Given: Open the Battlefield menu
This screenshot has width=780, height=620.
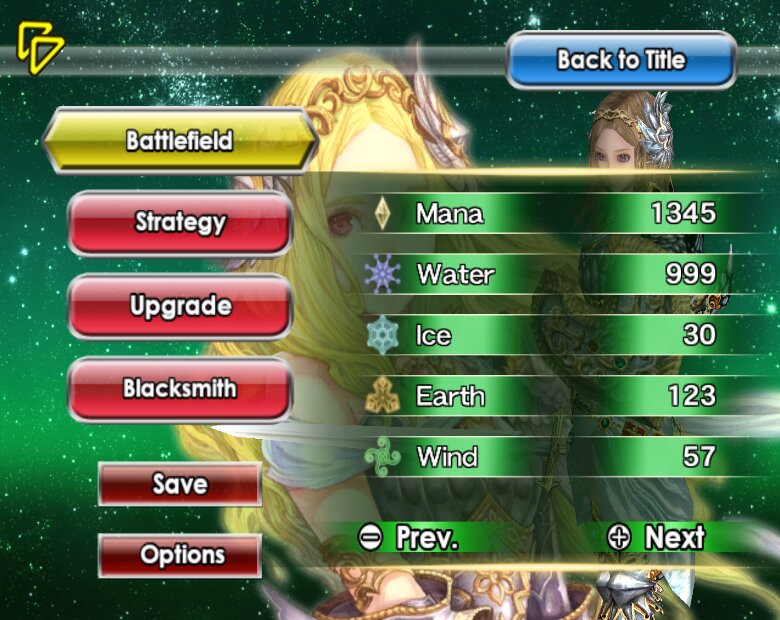Looking at the screenshot, I should click(x=180, y=140).
